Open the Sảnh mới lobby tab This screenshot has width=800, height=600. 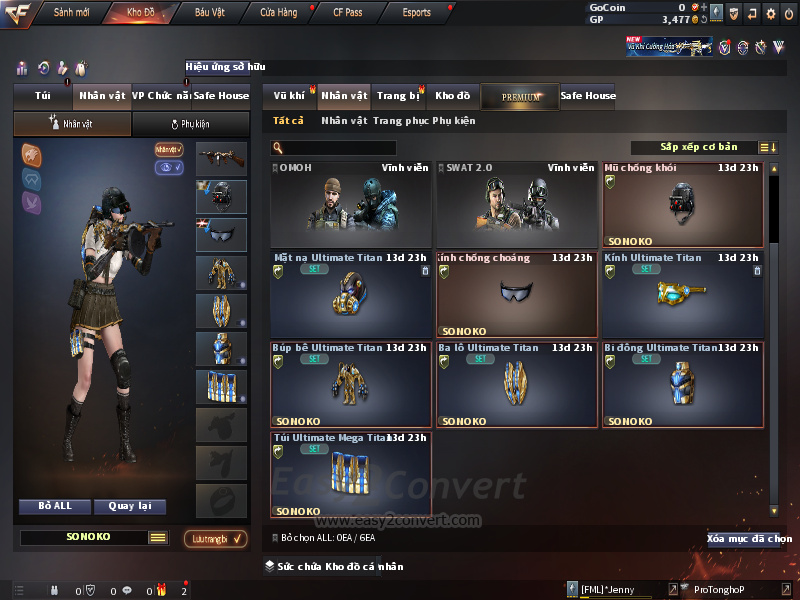point(70,13)
